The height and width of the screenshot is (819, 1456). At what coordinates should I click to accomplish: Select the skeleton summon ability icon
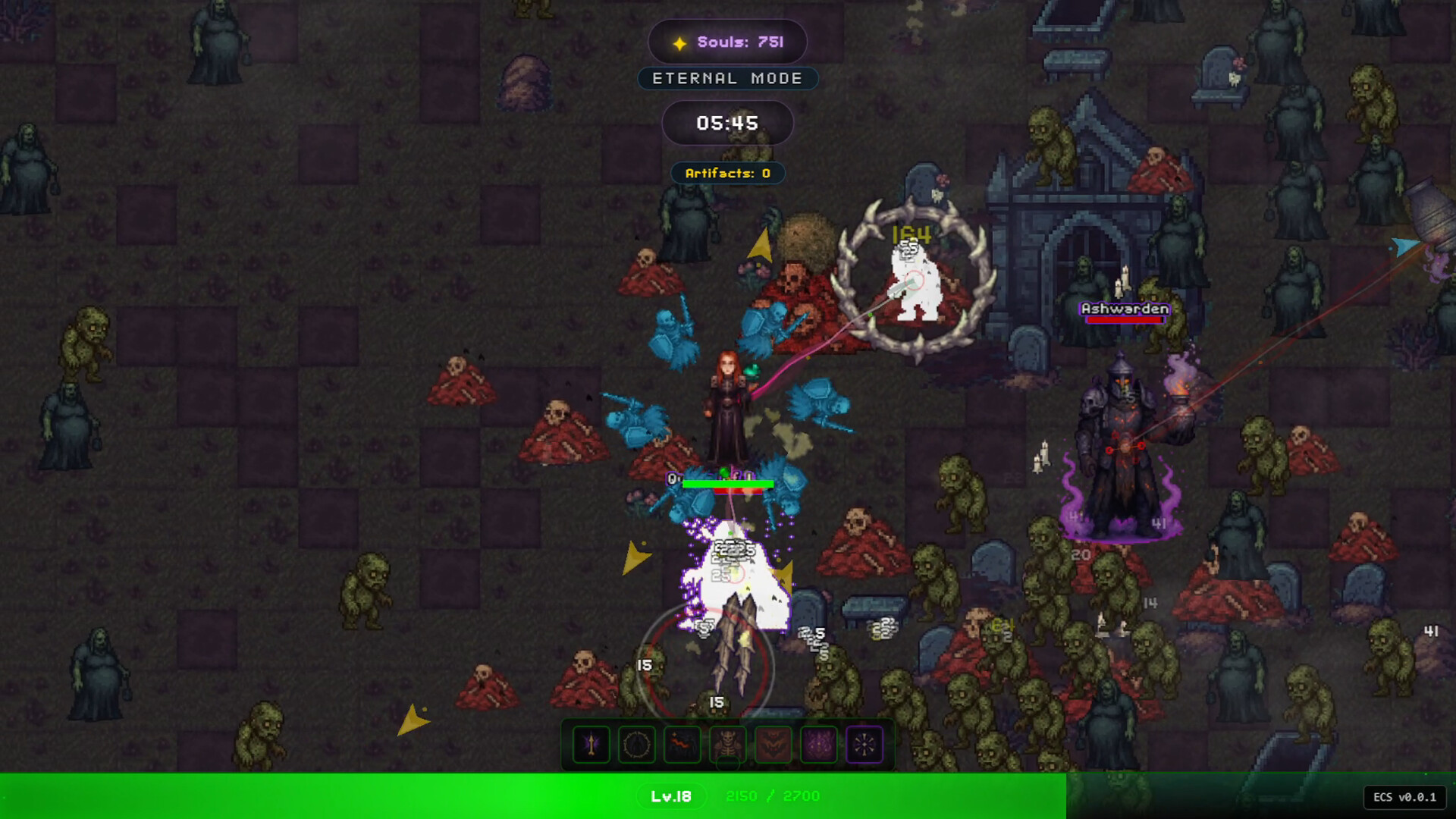726,745
